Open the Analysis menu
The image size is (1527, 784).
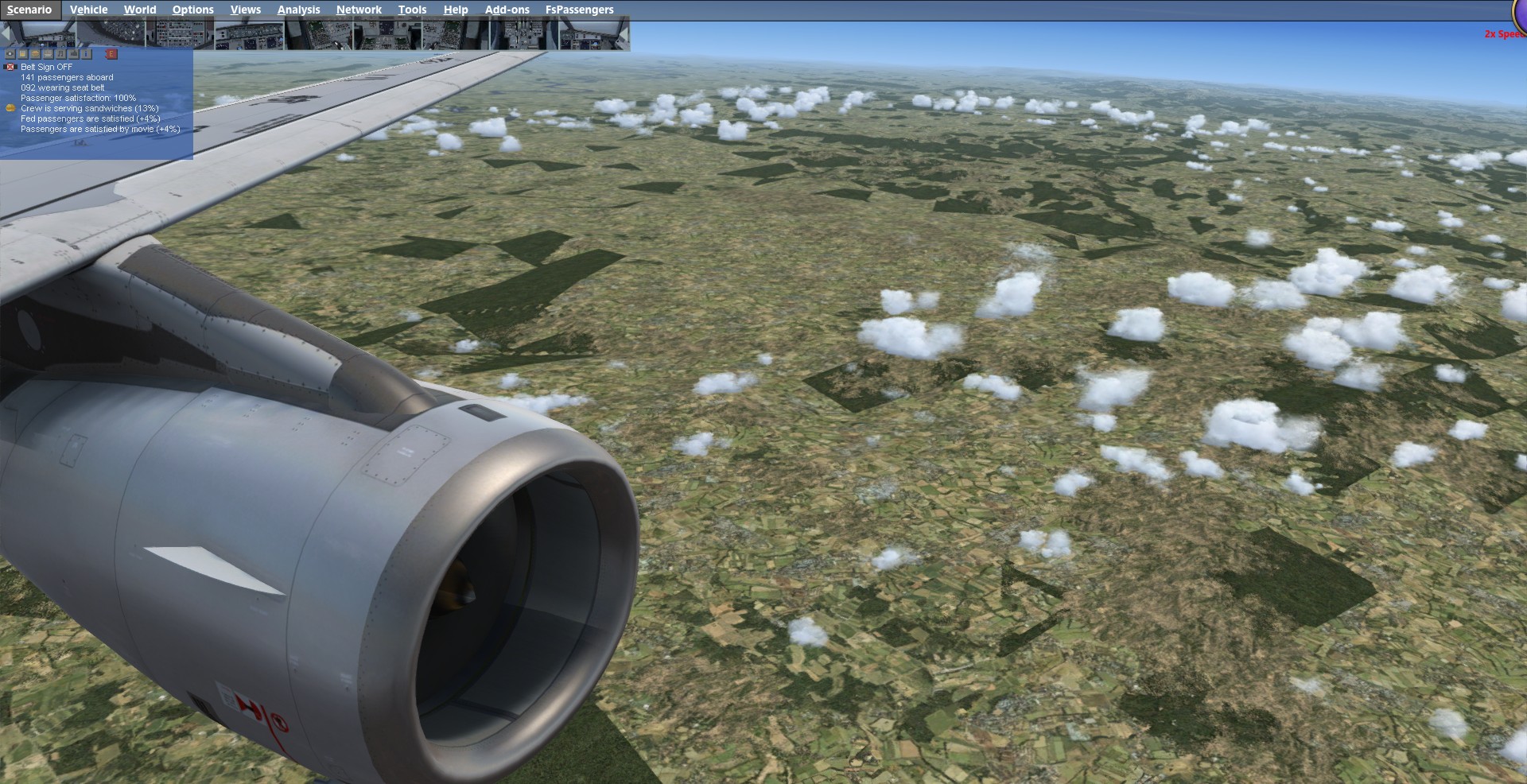click(x=298, y=10)
